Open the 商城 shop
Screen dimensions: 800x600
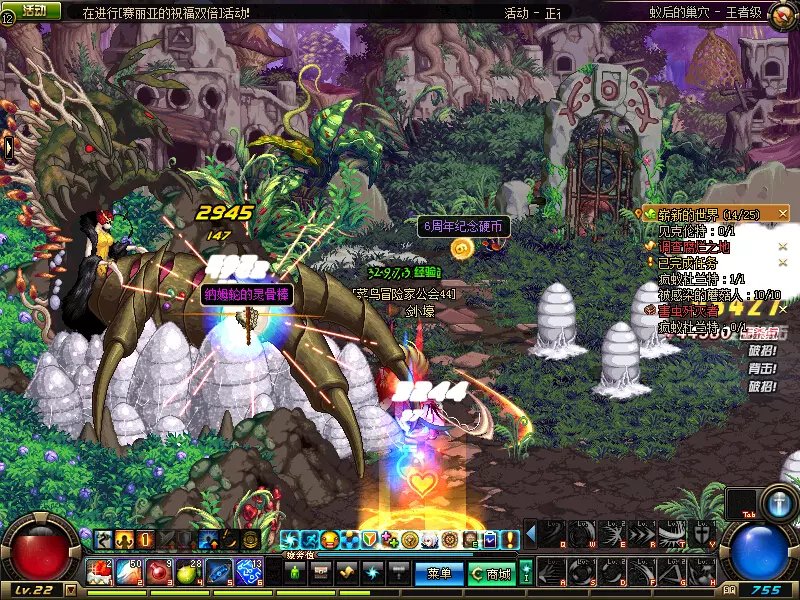(x=492, y=574)
